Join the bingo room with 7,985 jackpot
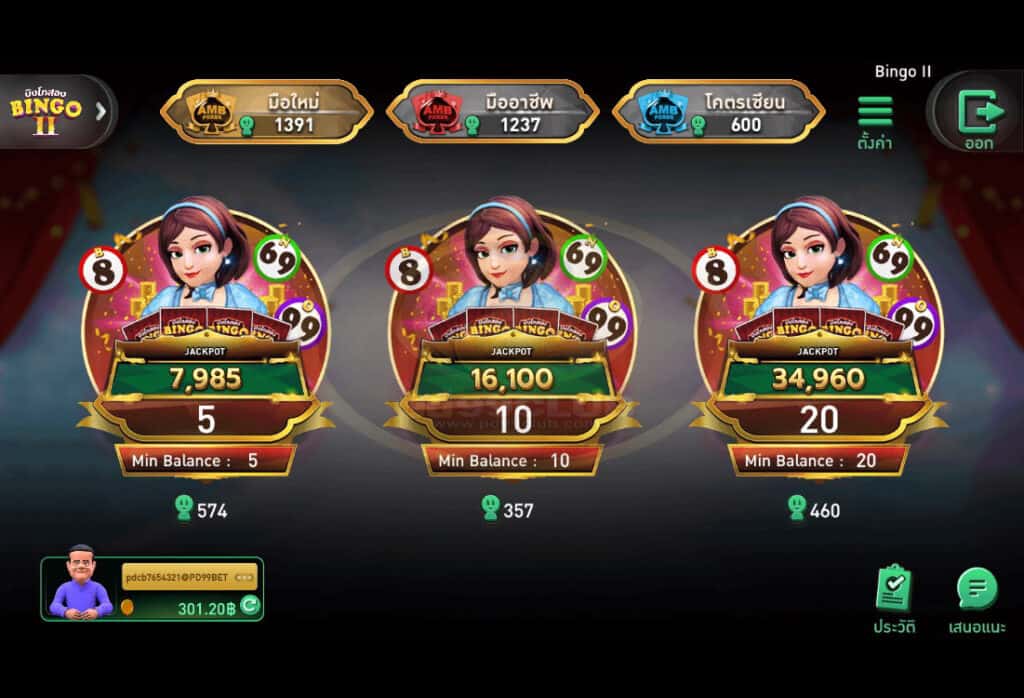Viewport: 1024px width, 698px height. coord(205,340)
